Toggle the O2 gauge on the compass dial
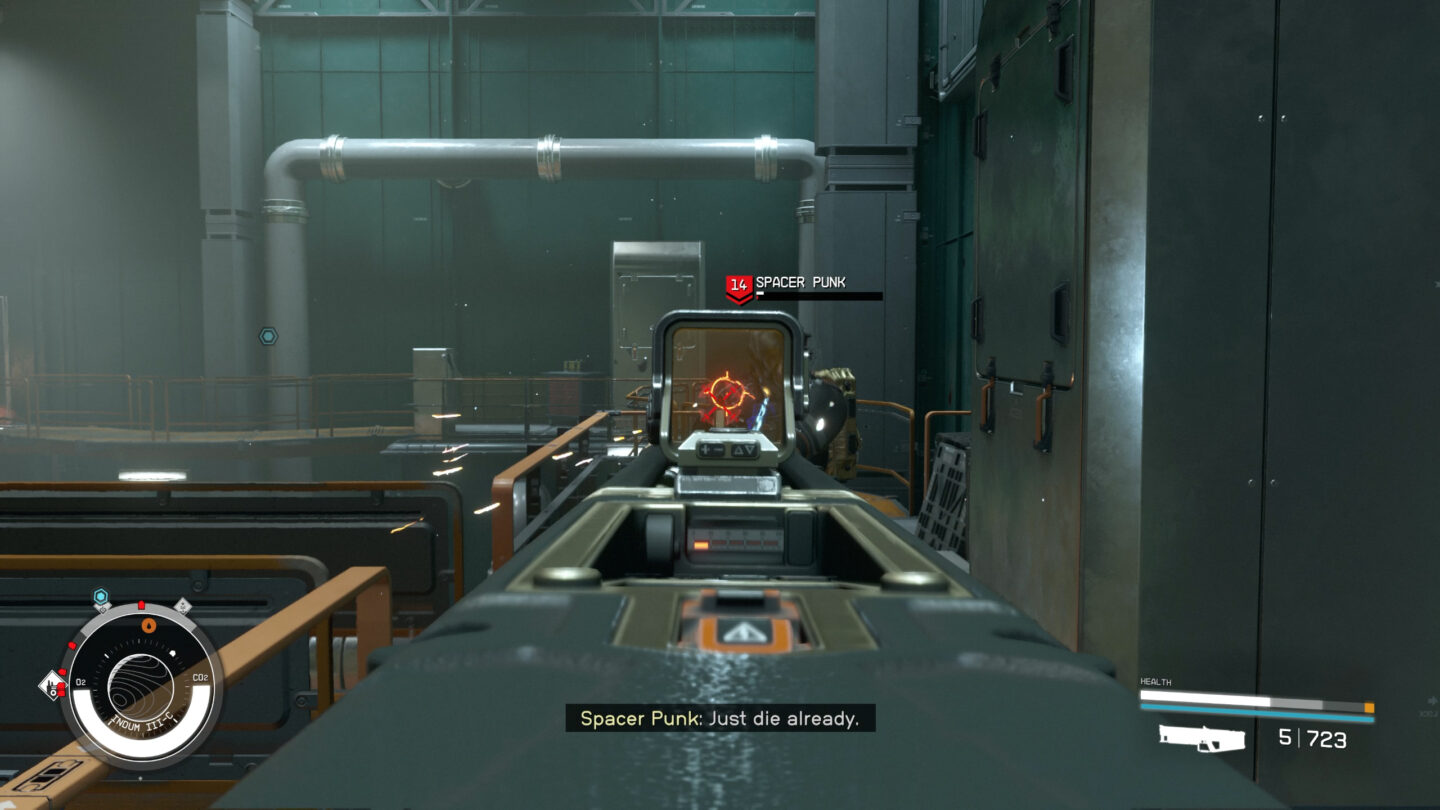Viewport: 1440px width, 810px height. pyautogui.click(x=80, y=680)
